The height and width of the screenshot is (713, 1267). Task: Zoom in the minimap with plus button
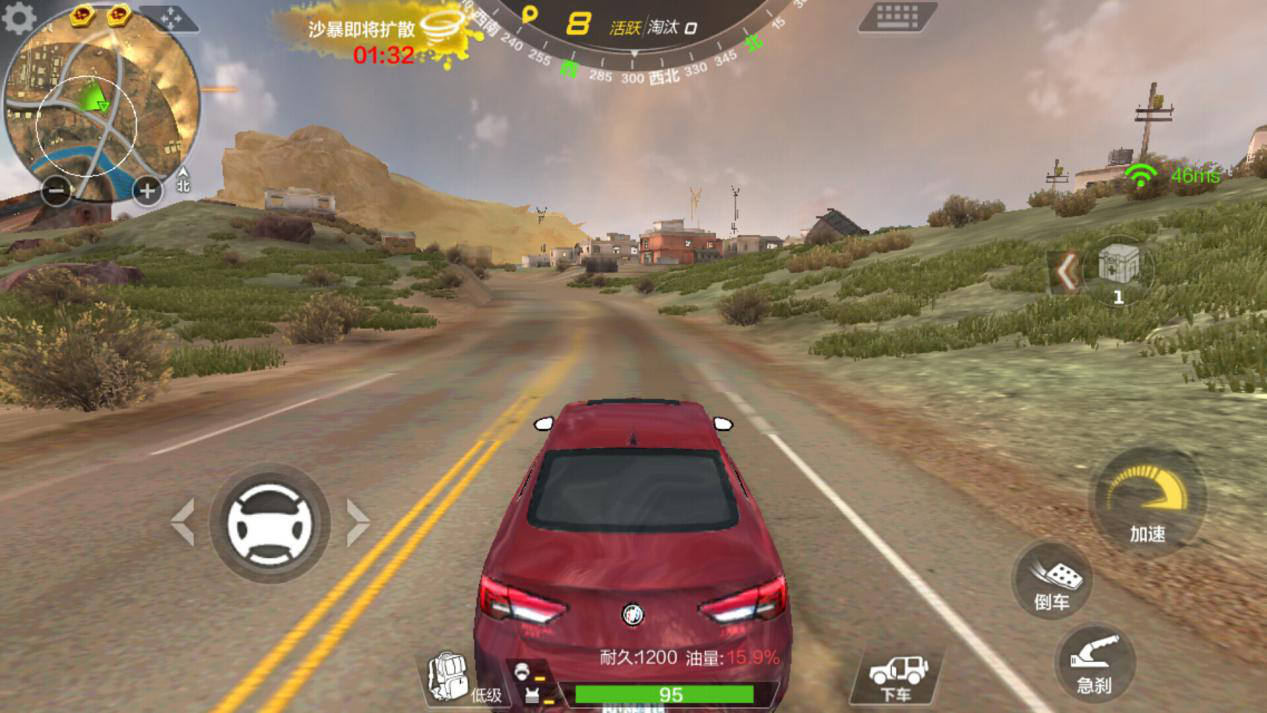pos(147,190)
